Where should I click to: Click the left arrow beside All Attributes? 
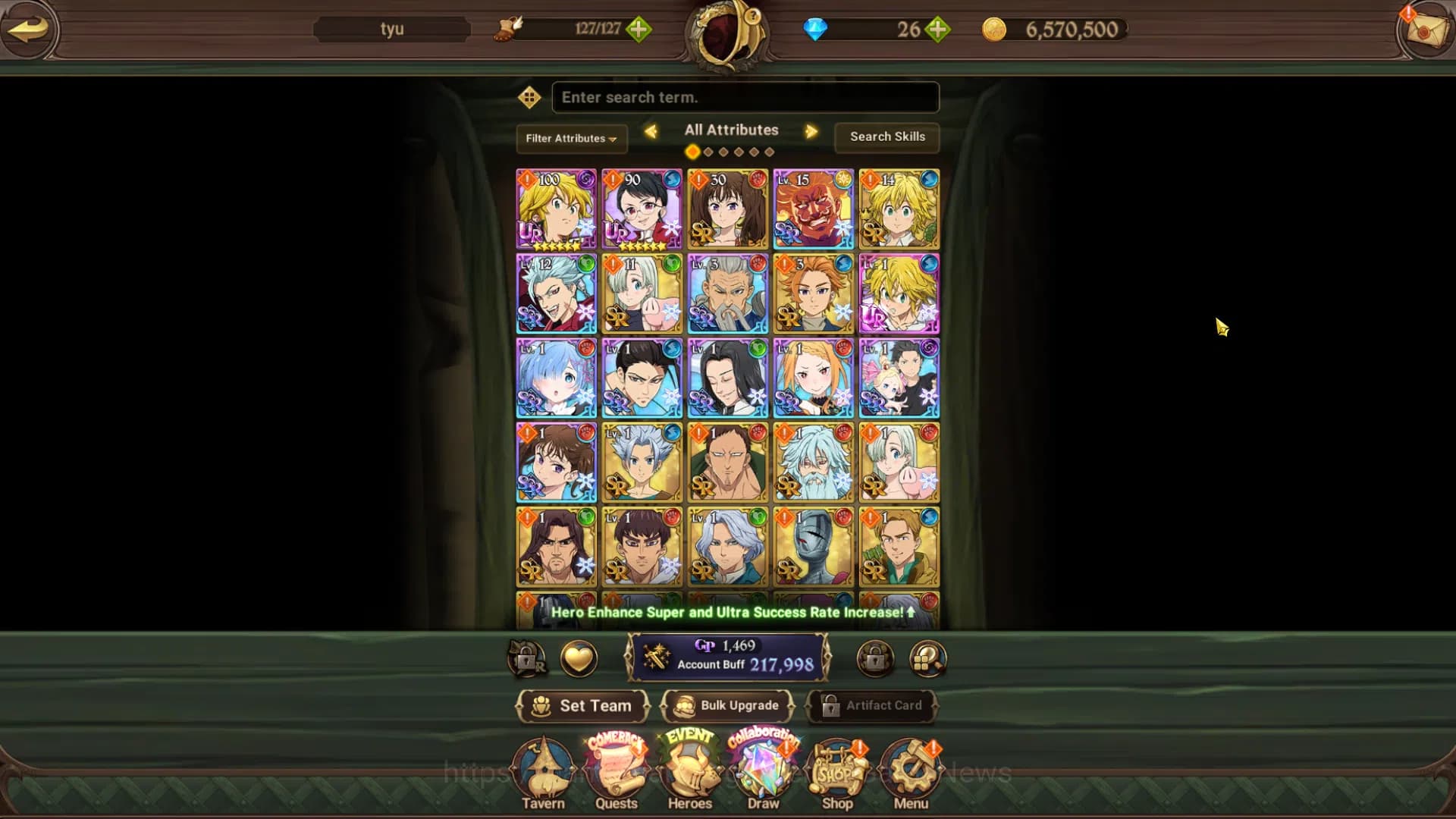pos(651,131)
